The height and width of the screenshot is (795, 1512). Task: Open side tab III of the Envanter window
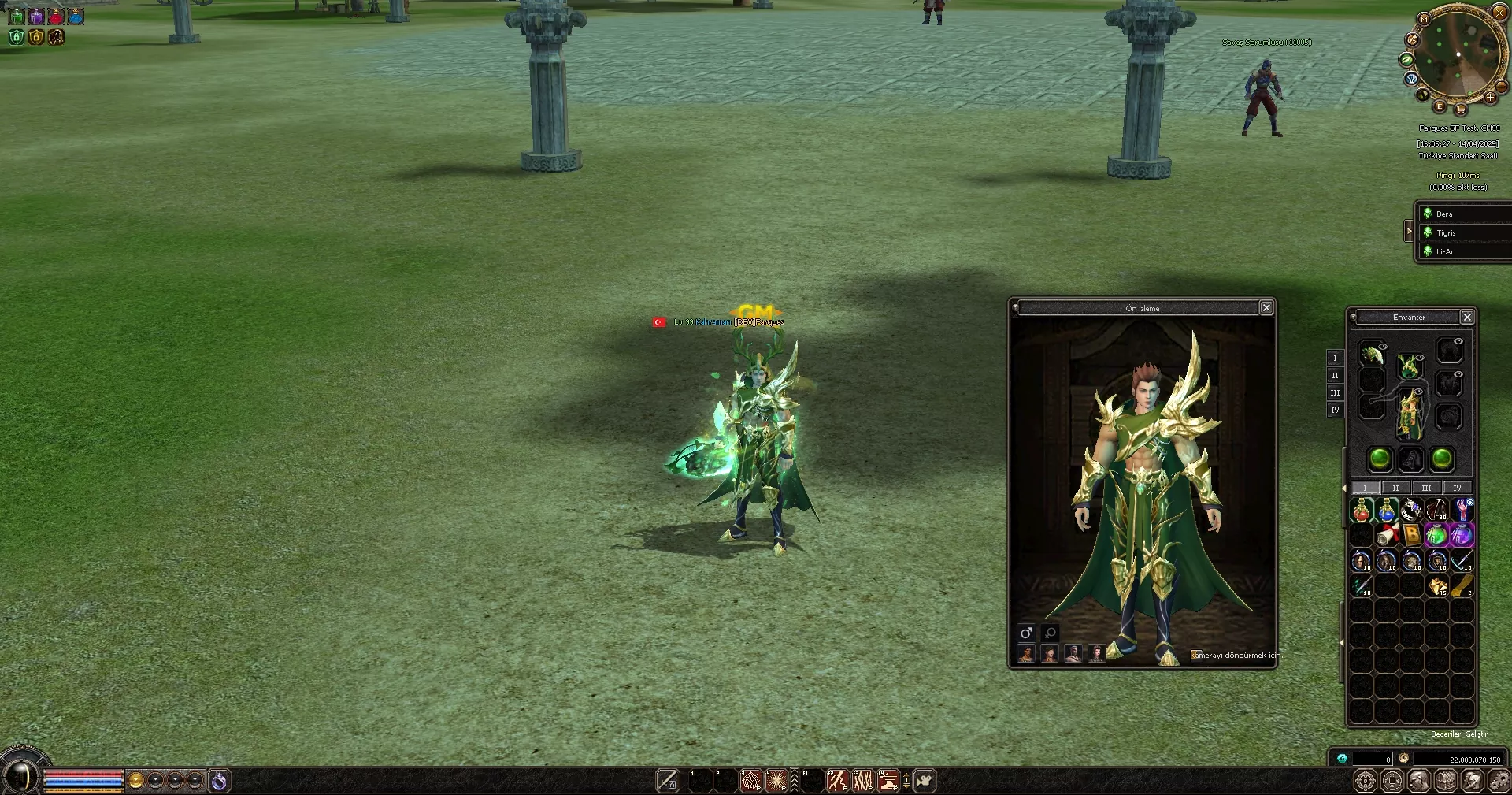[1335, 392]
